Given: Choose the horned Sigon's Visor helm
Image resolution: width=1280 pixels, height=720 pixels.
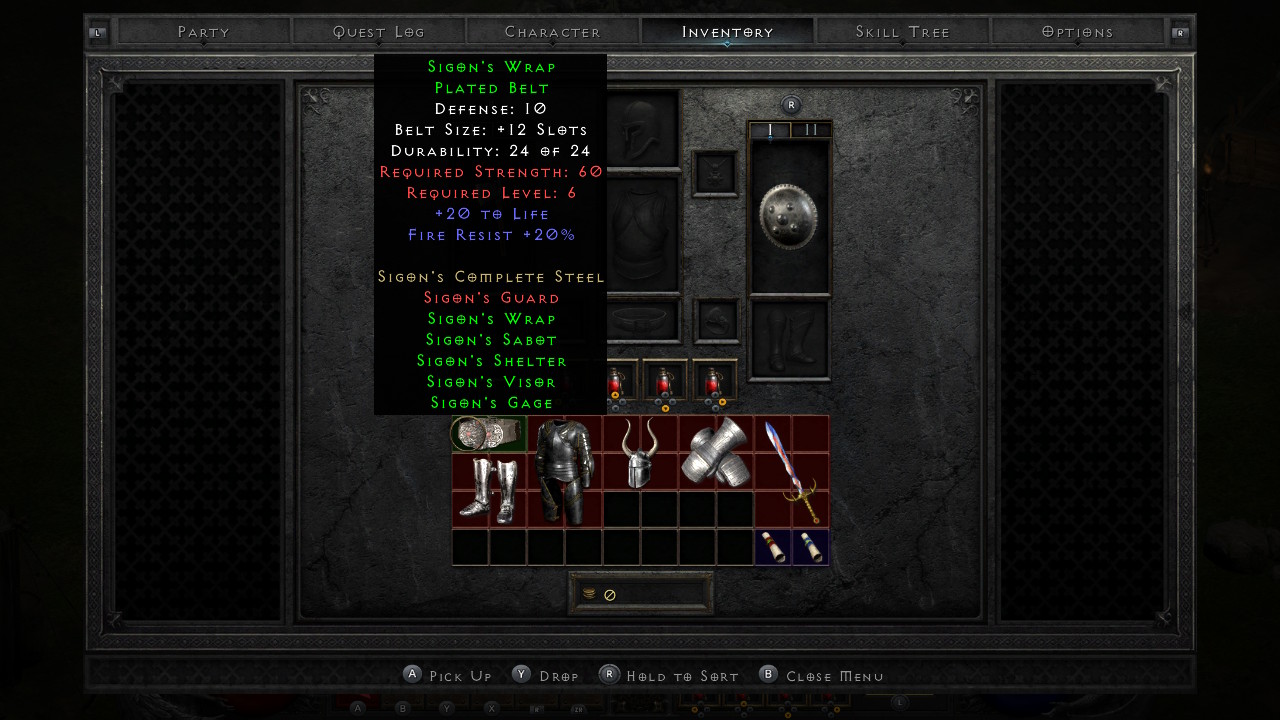Looking at the screenshot, I should [640, 452].
